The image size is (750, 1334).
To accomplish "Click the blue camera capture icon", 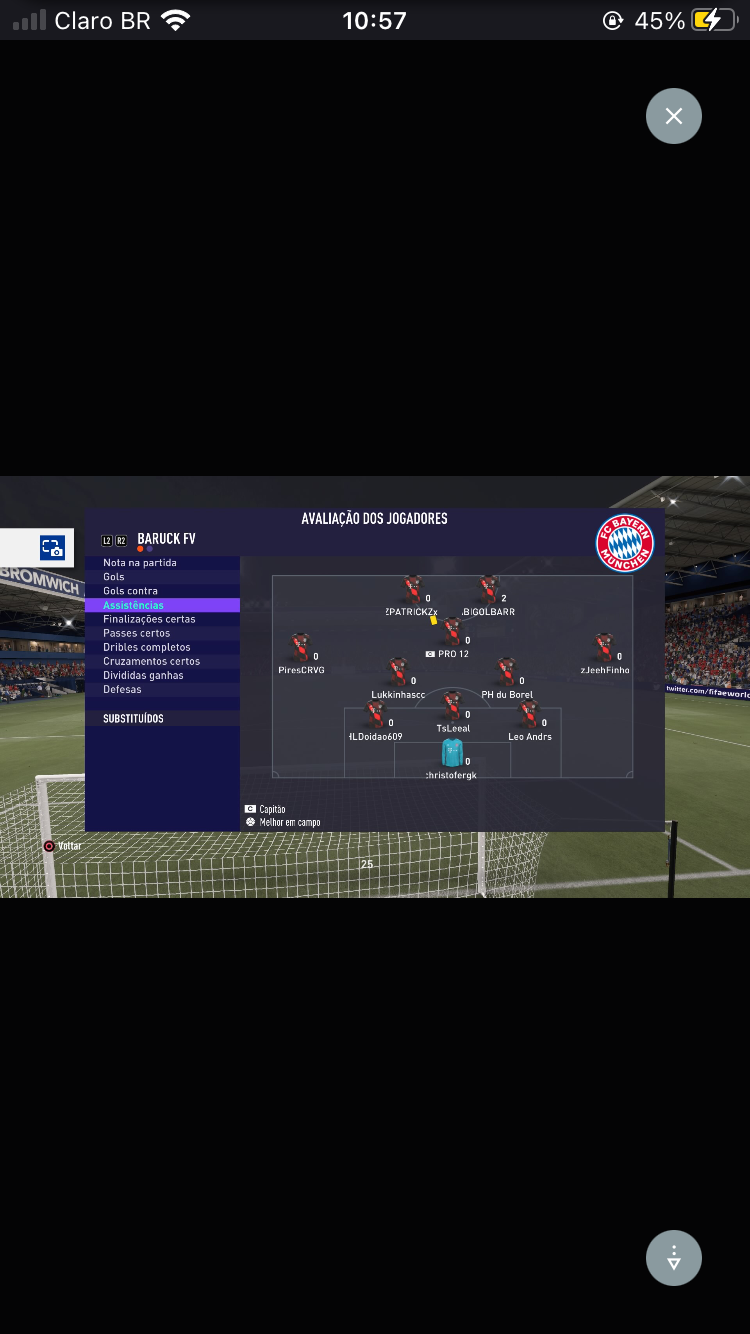I will click(52, 548).
